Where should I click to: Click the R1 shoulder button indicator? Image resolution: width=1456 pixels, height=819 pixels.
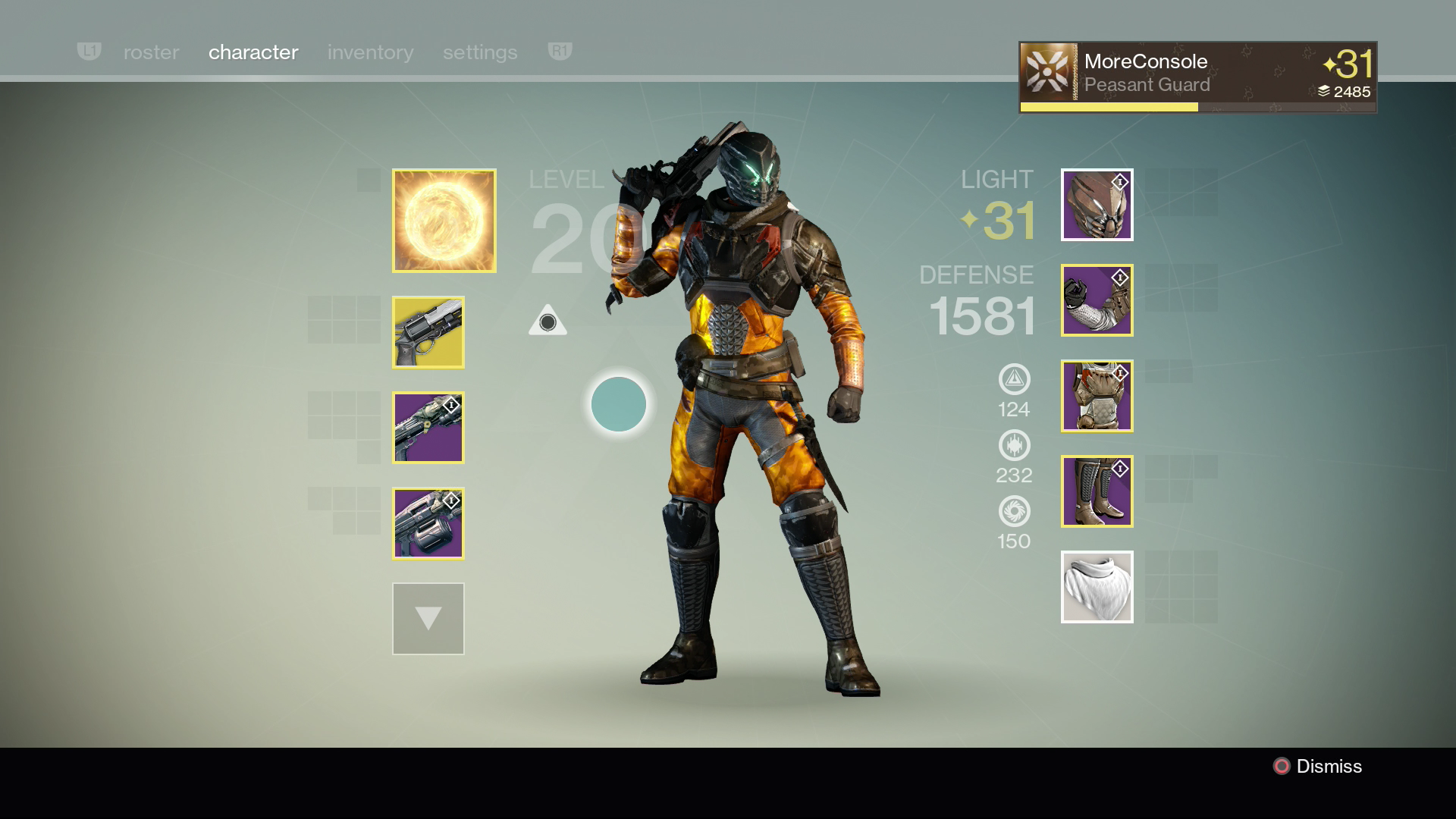click(559, 52)
